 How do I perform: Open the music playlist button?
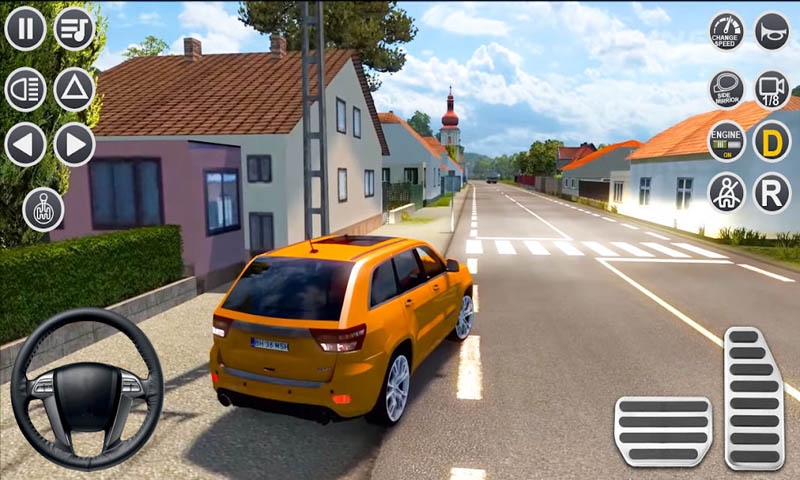74,28
